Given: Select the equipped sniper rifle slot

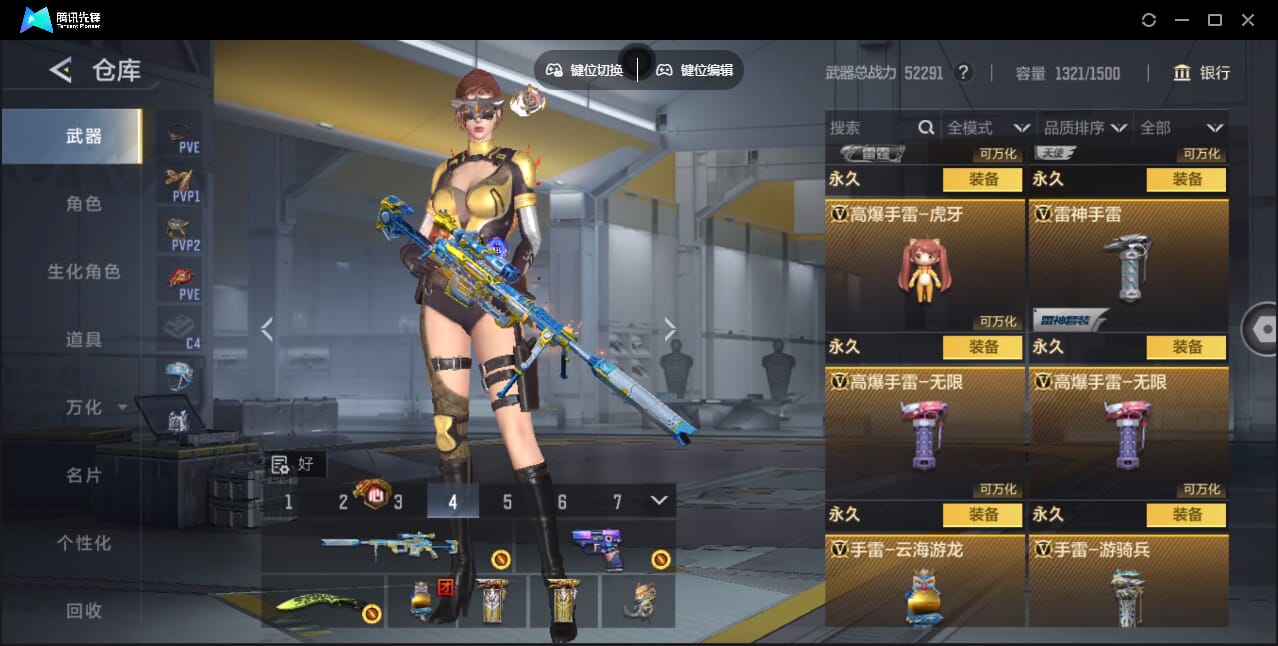Looking at the screenshot, I should tap(388, 547).
